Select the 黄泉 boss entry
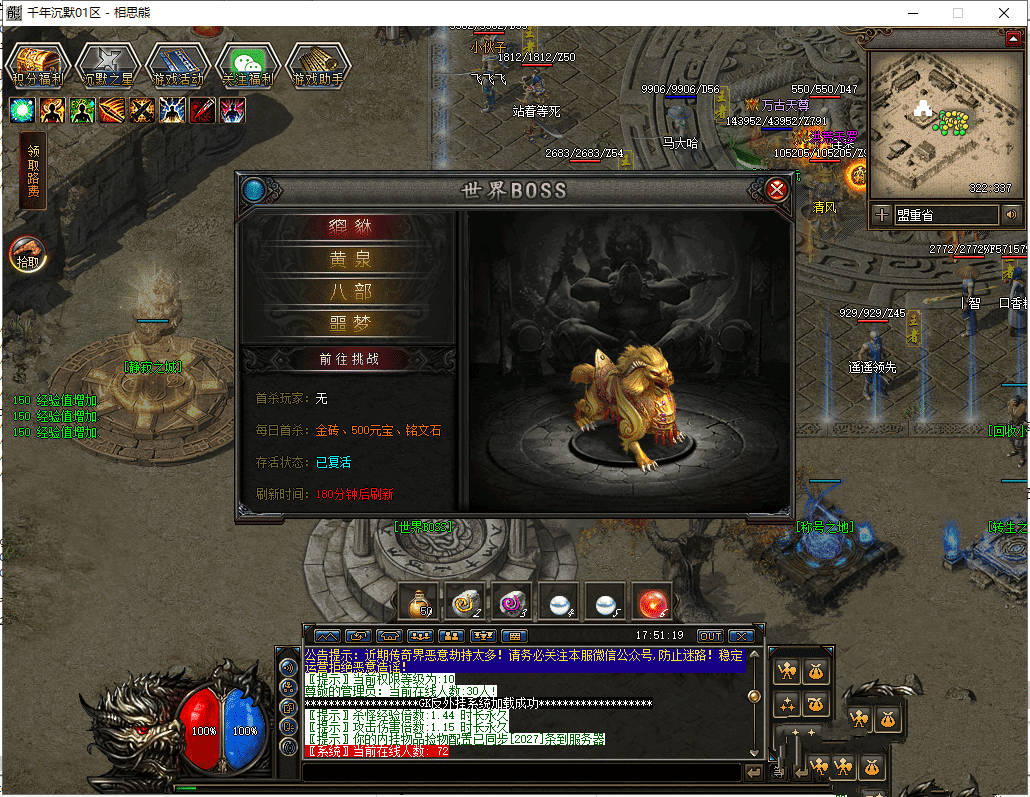 tap(349, 260)
